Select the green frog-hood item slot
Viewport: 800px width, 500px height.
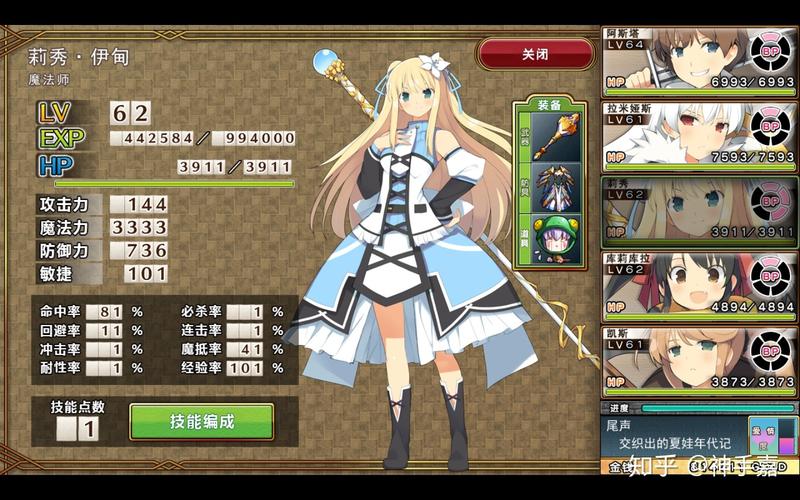[550, 240]
